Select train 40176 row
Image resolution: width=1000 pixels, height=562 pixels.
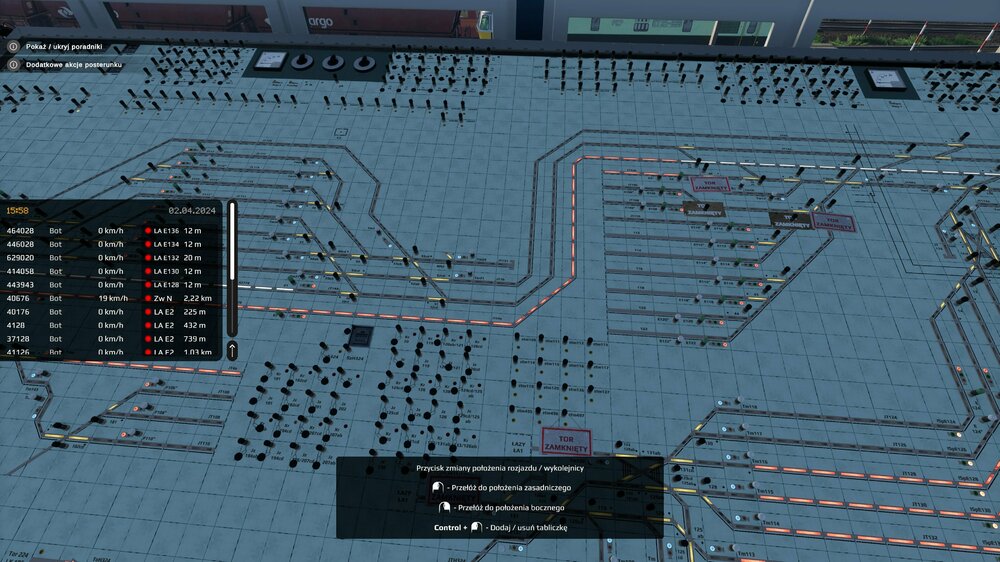[x=110, y=311]
